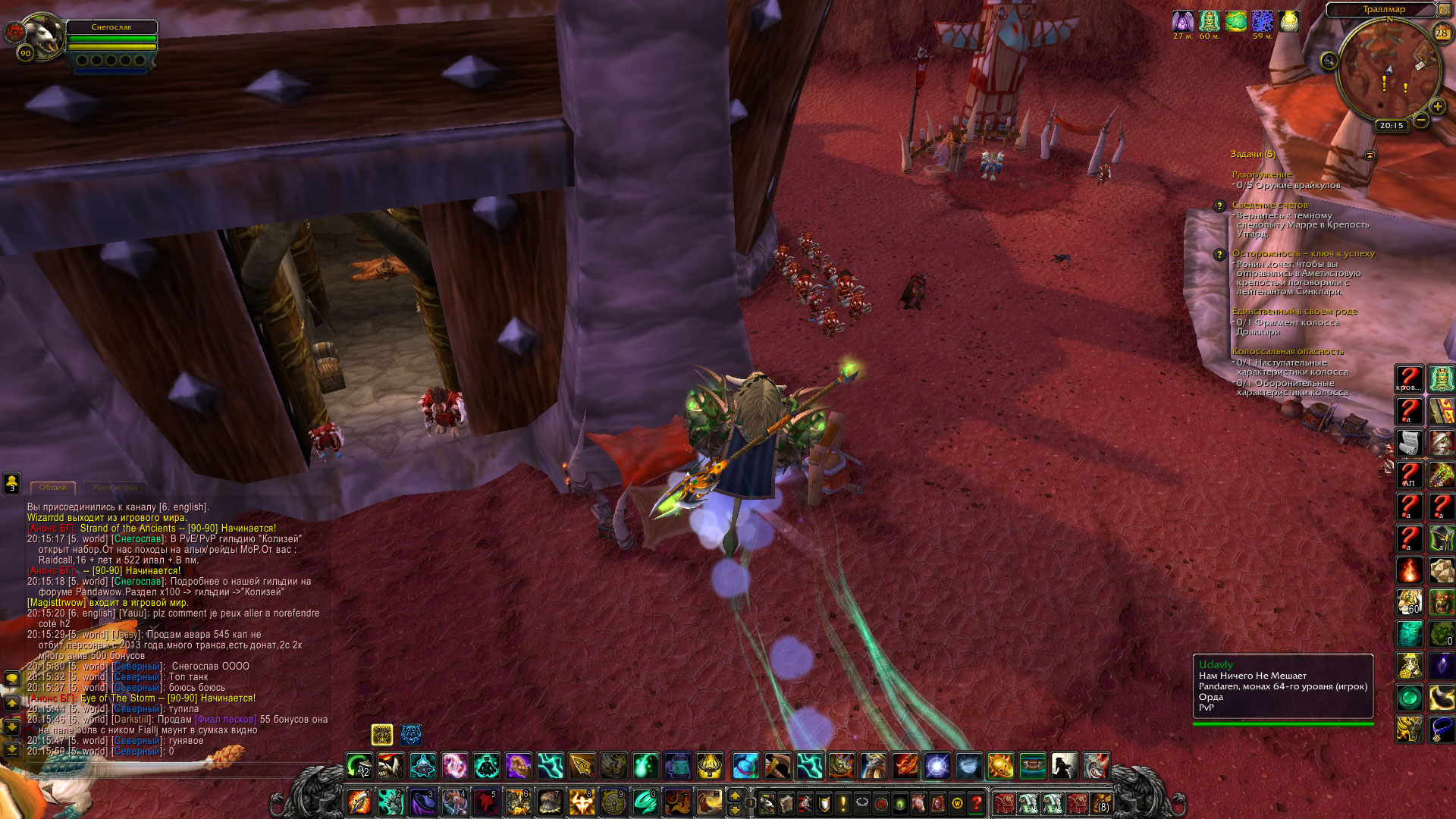Select the Общий chat tab
Viewport: 1456px width, 819px height.
[x=53, y=488]
